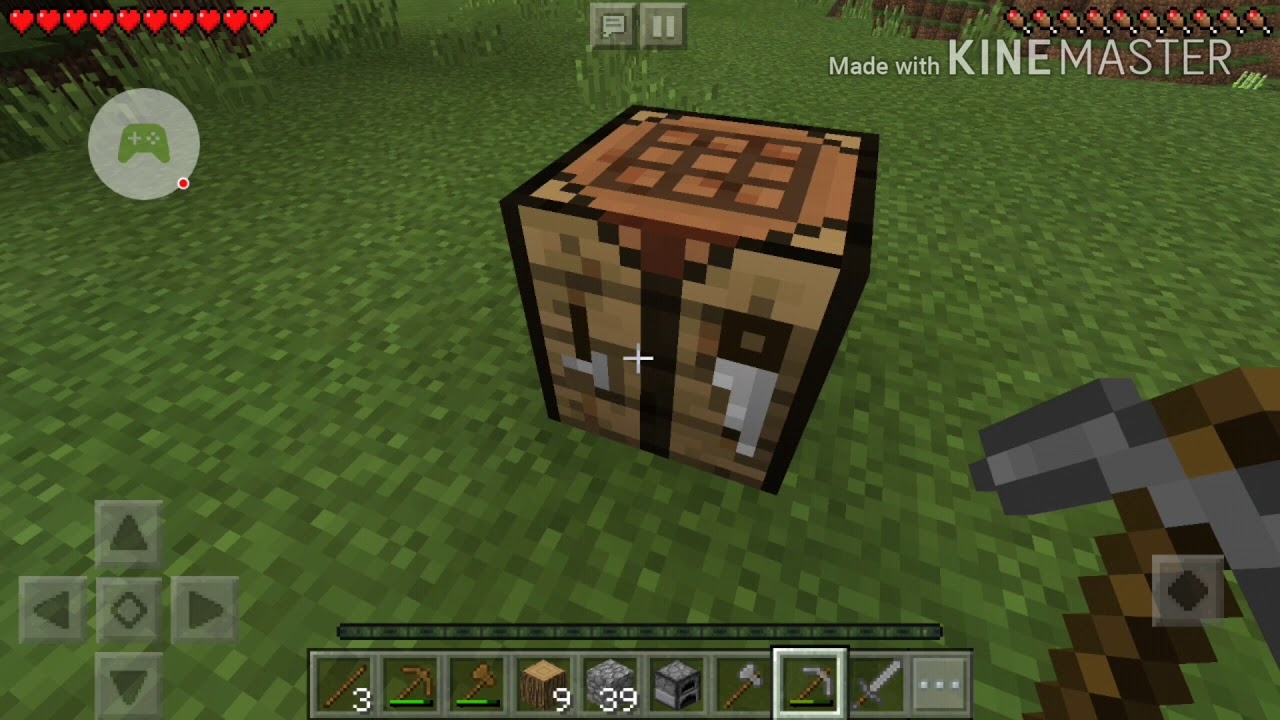The height and width of the screenshot is (720, 1280).
Task: Click the red recording dot on the controller overlay
Action: tap(183, 183)
